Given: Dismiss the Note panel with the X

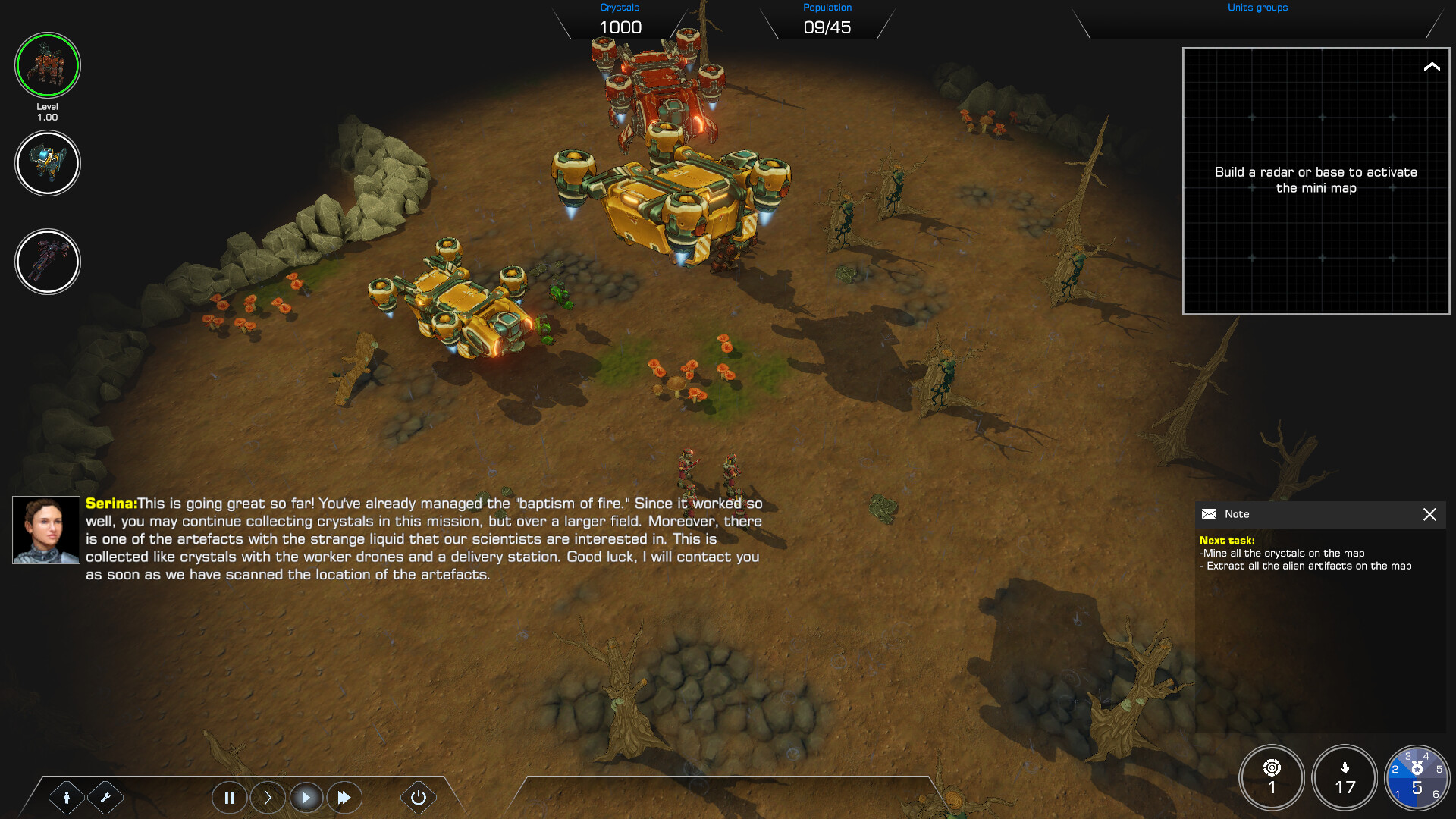Looking at the screenshot, I should coord(1430,514).
